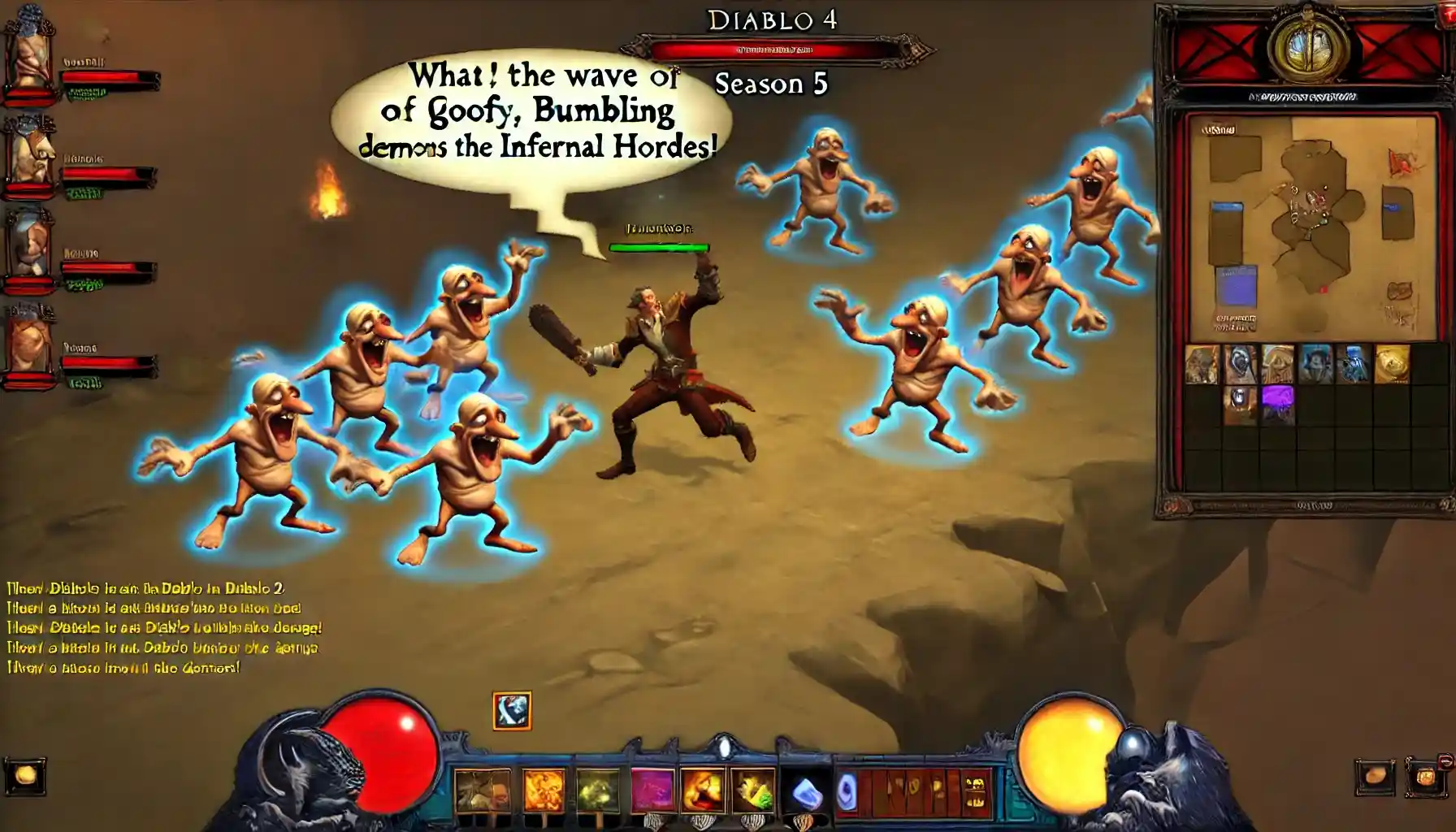The image size is (1456, 832).
Task: Open the corner button with the red badge
Action: pos(1428,776)
